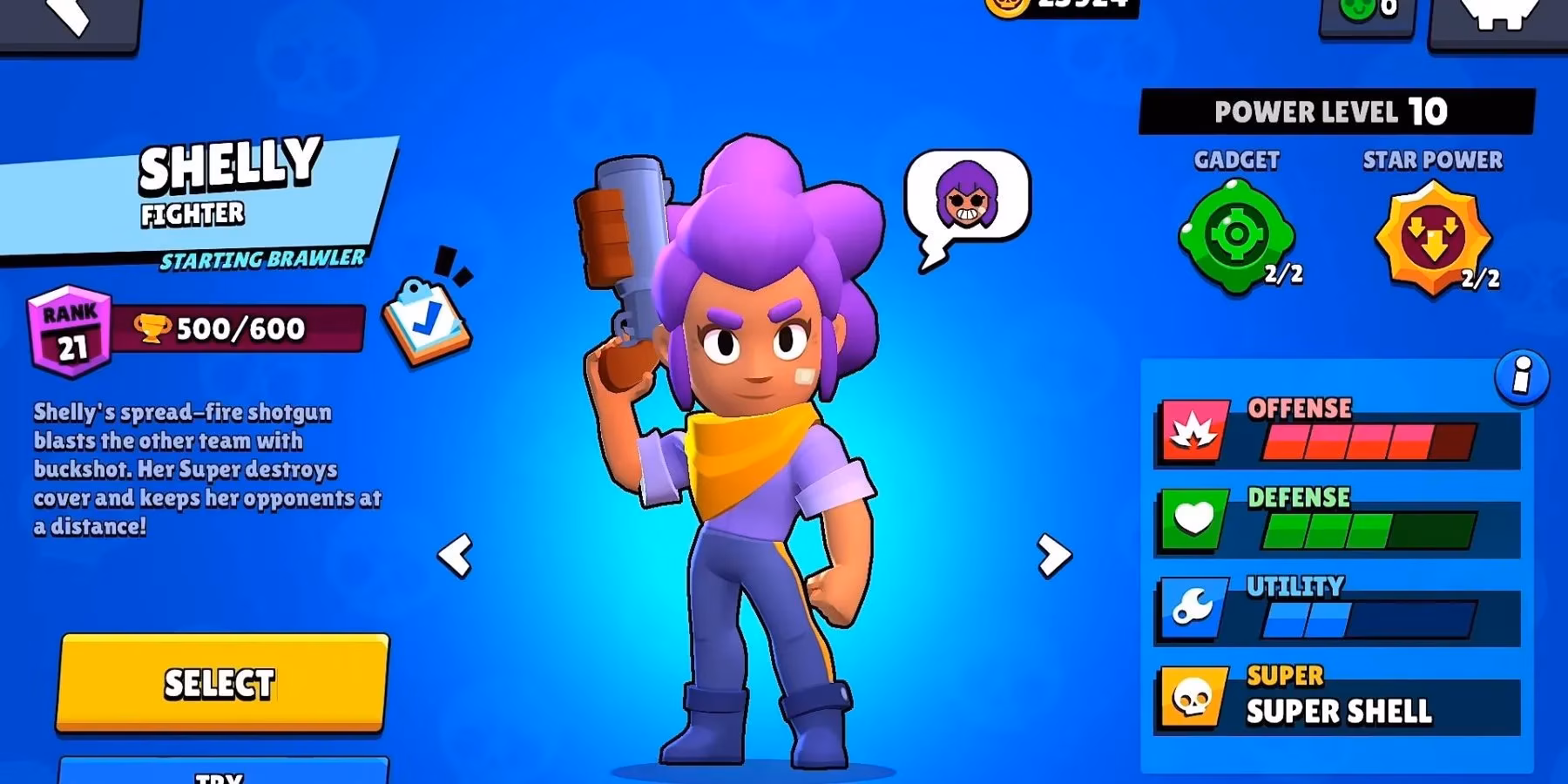
Task: Go to the previous brawler with left arrow
Action: (456, 553)
